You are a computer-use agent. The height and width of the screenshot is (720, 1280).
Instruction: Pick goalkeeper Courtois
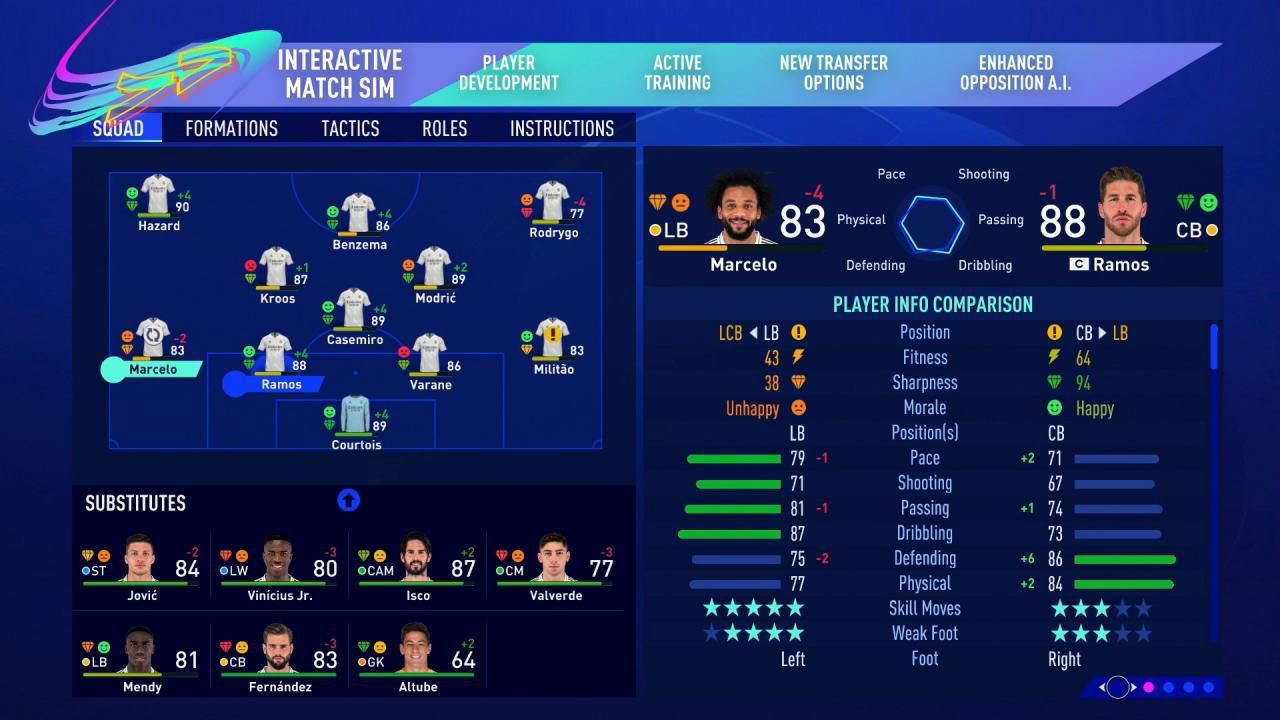(356, 415)
